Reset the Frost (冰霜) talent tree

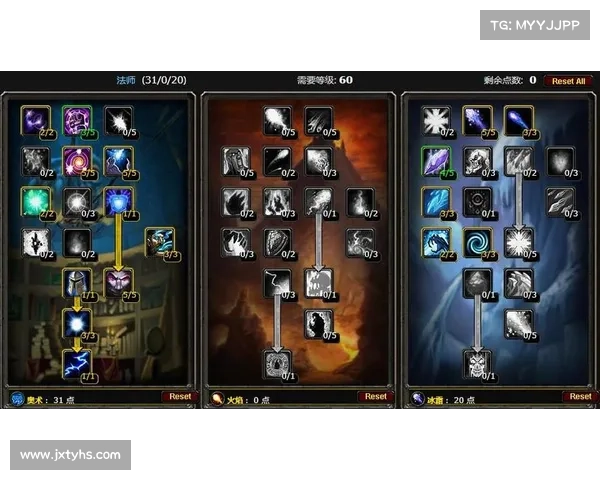577,397
